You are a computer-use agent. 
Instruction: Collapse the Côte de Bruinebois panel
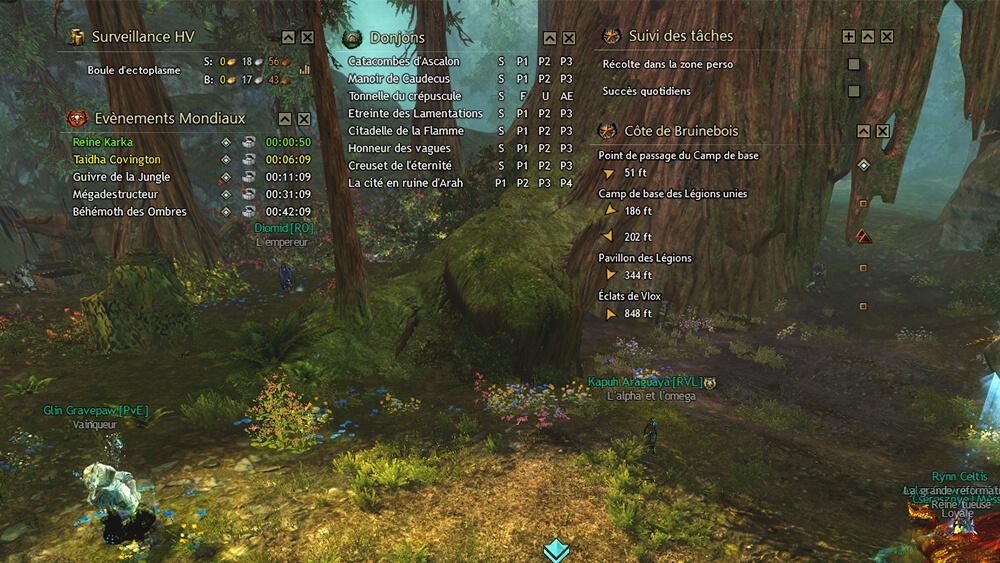pos(864,131)
